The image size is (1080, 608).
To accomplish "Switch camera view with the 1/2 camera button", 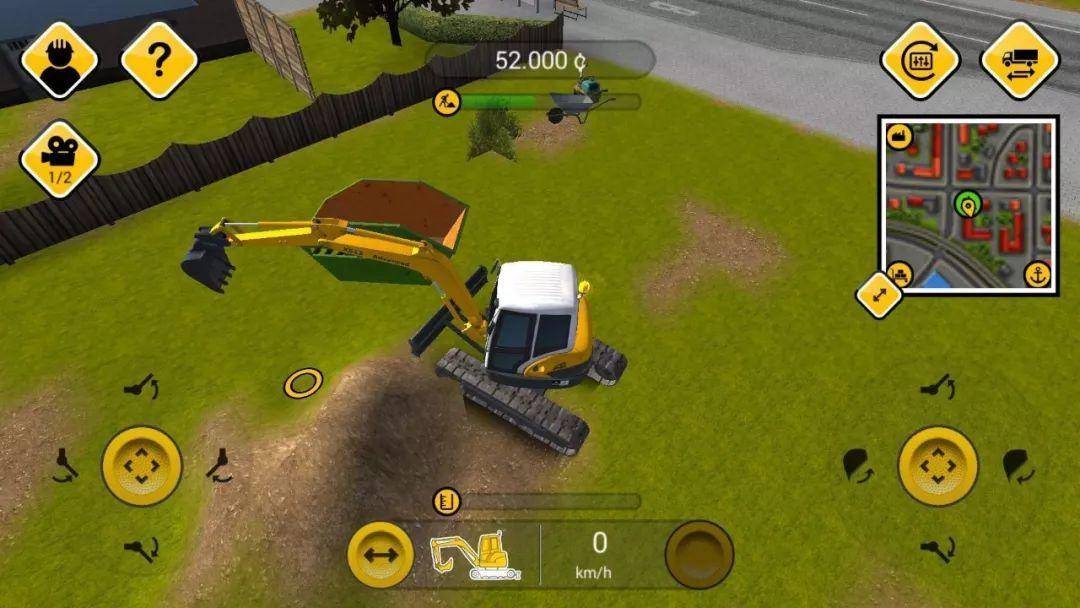I will (x=59, y=159).
